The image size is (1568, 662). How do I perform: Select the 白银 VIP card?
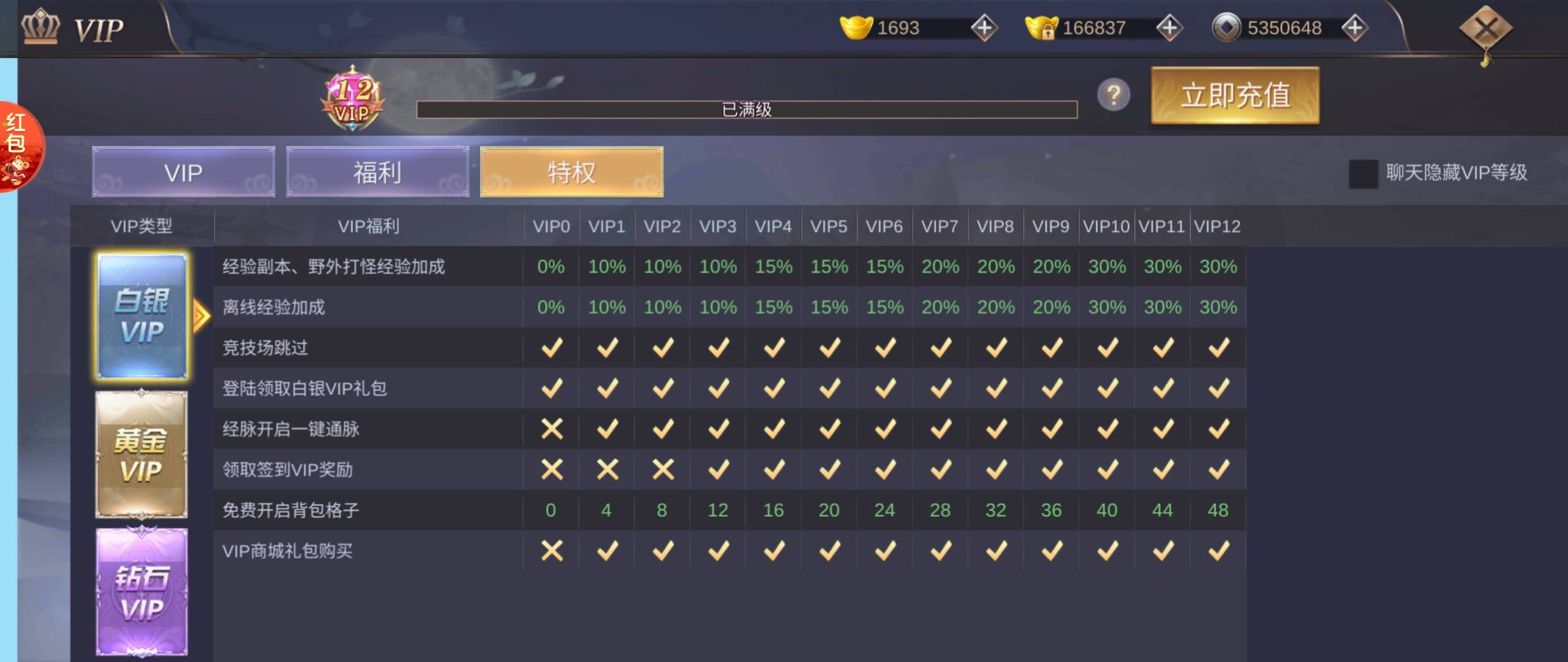142,316
